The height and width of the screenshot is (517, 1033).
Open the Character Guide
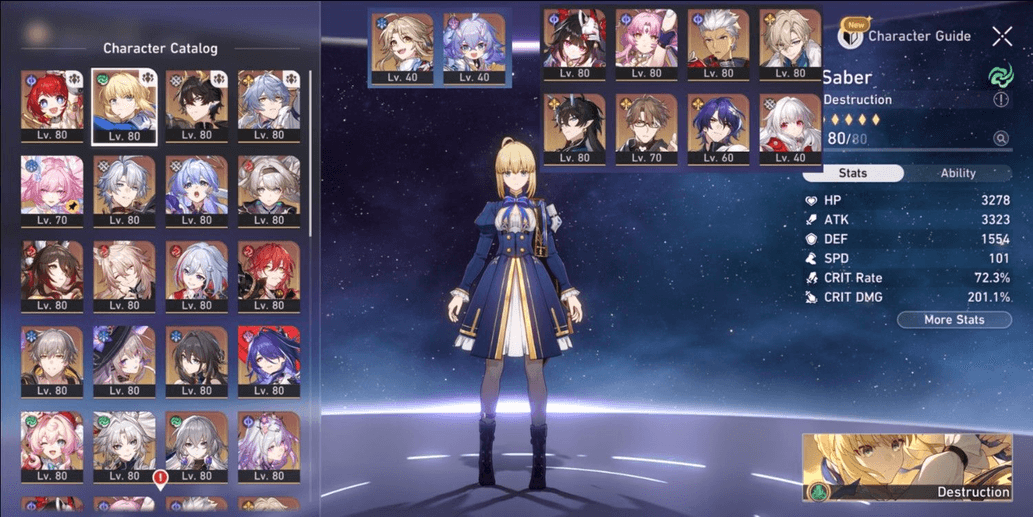pos(906,36)
